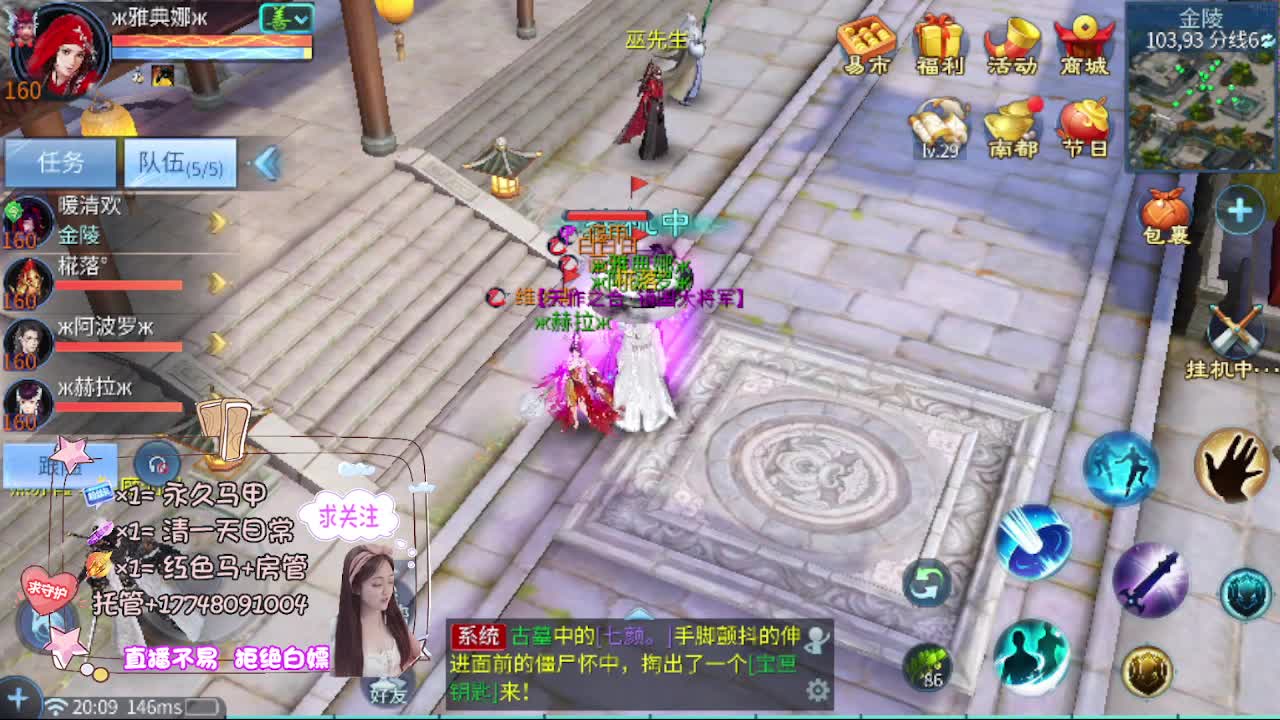
Task: Tap the hand gesture skill icon
Action: (x=1232, y=467)
